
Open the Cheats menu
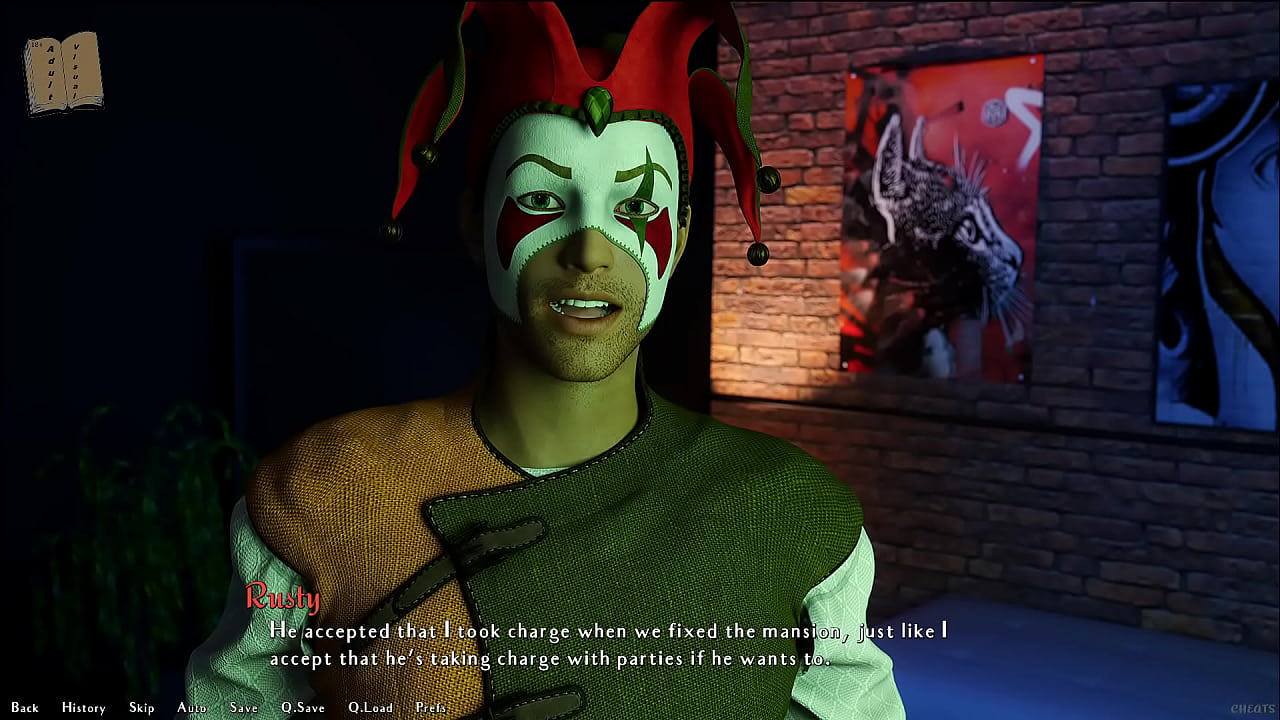tap(1252, 709)
